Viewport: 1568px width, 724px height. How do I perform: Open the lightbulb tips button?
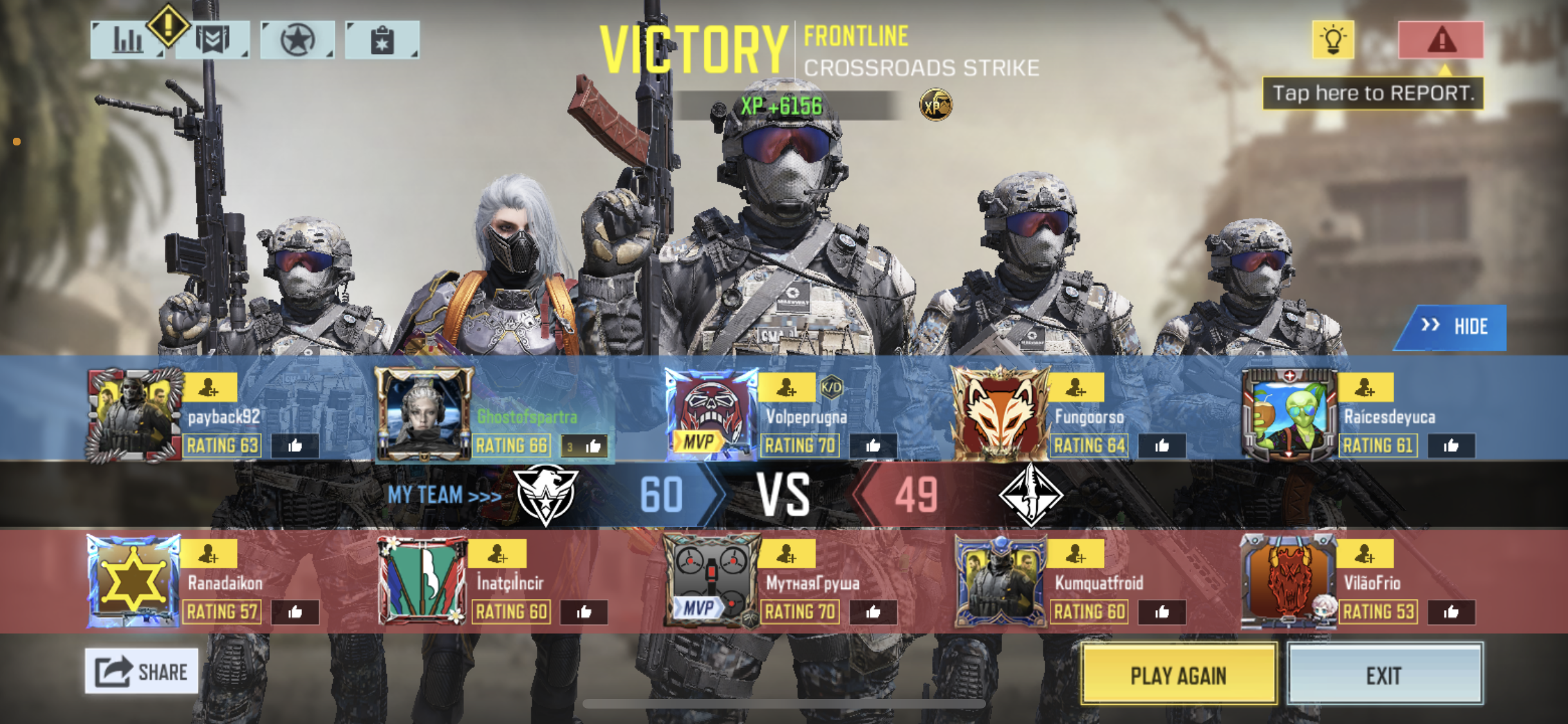[x=1333, y=40]
